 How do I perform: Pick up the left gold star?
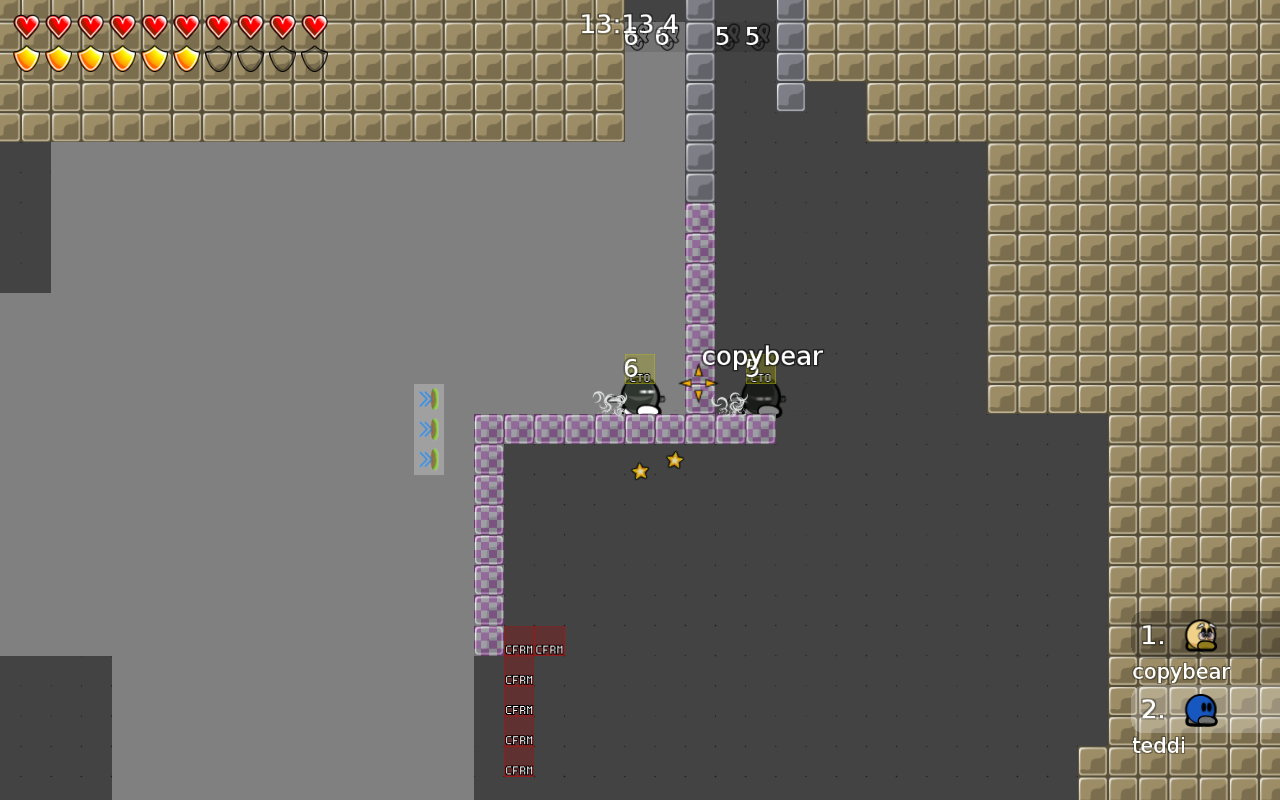pyautogui.click(x=639, y=470)
